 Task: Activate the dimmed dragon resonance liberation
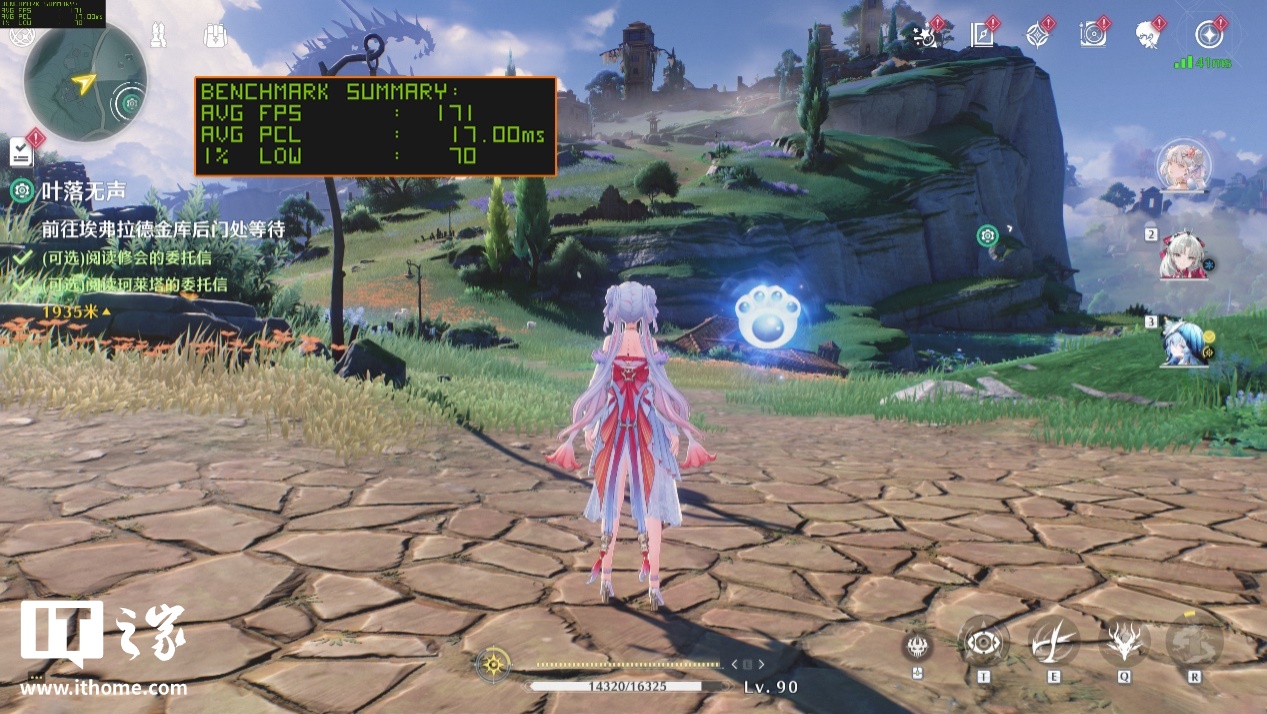(x=1194, y=641)
